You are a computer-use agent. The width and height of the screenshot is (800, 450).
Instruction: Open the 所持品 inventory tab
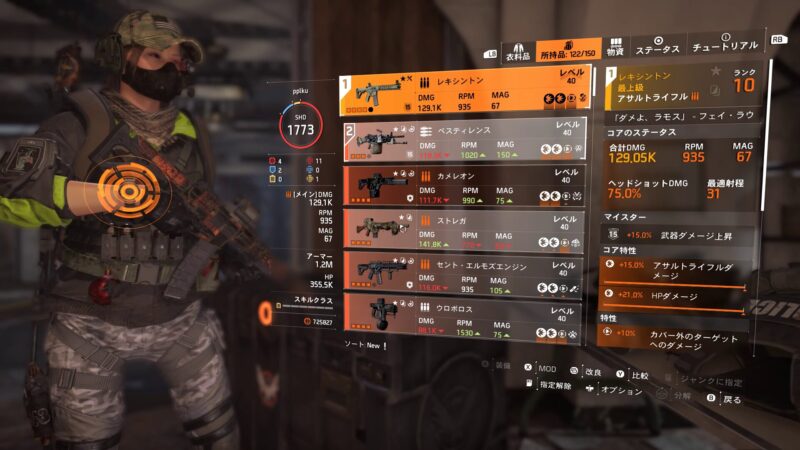pos(564,50)
